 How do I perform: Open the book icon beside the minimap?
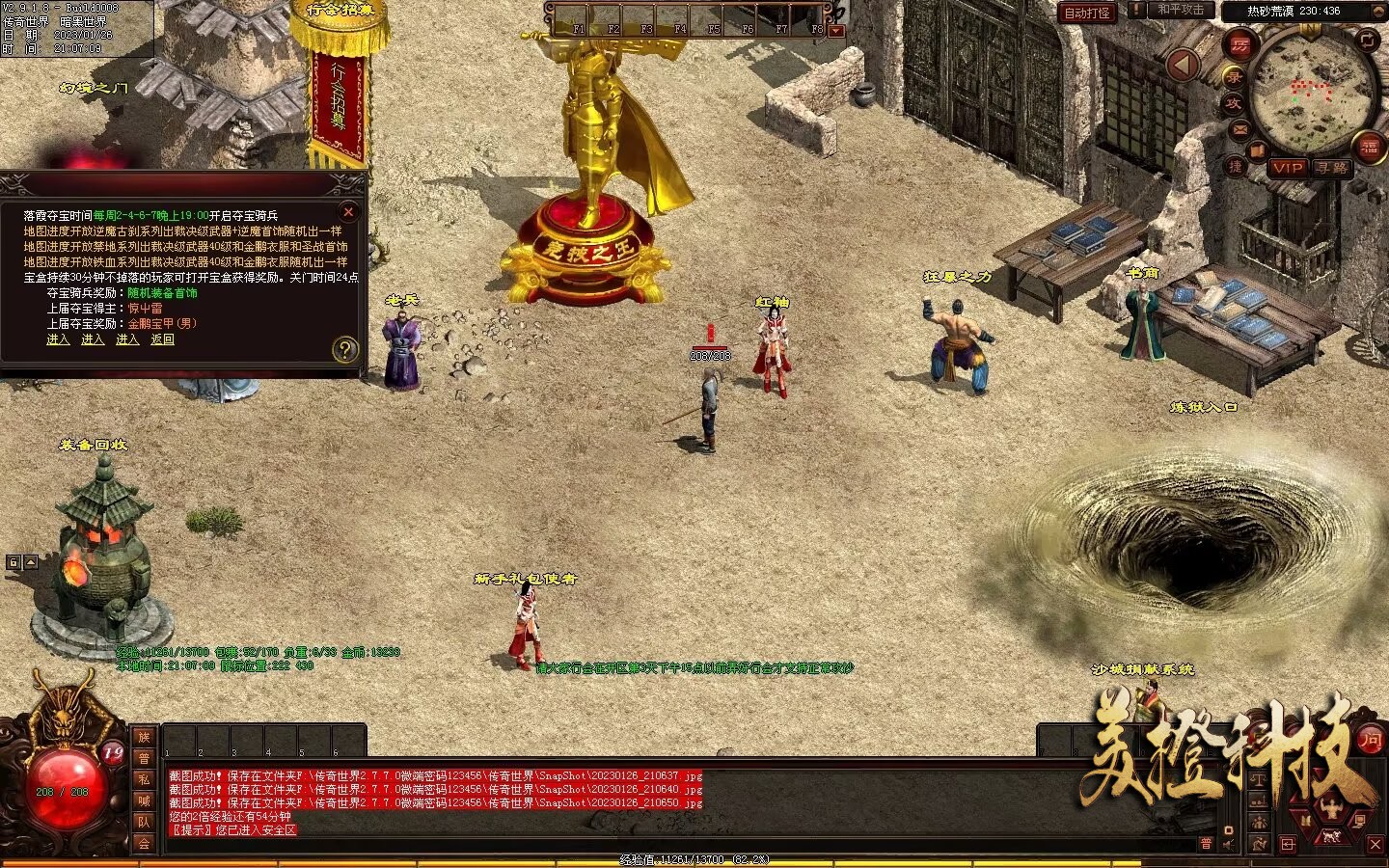coord(1257,150)
